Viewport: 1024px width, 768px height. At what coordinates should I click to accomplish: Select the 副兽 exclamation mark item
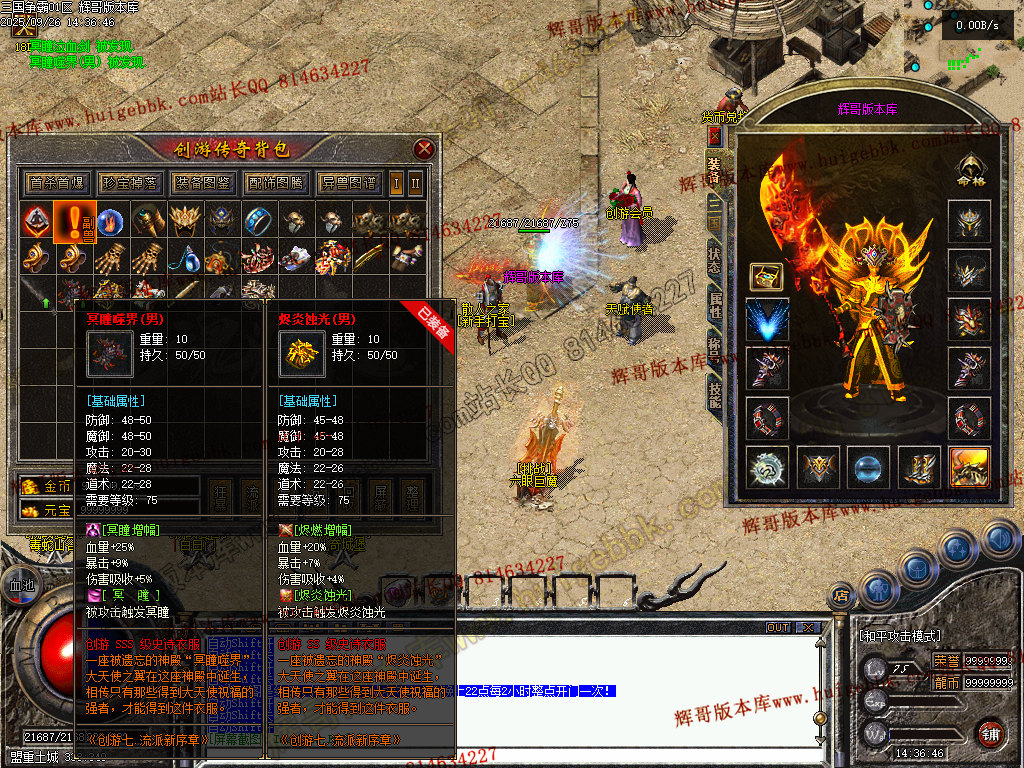74,221
